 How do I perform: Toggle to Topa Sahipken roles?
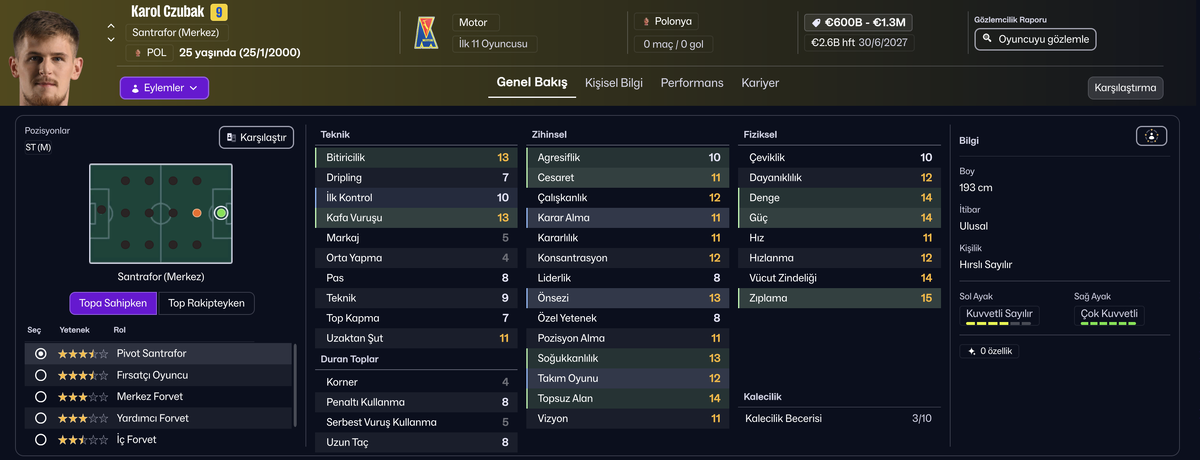[x=113, y=303]
